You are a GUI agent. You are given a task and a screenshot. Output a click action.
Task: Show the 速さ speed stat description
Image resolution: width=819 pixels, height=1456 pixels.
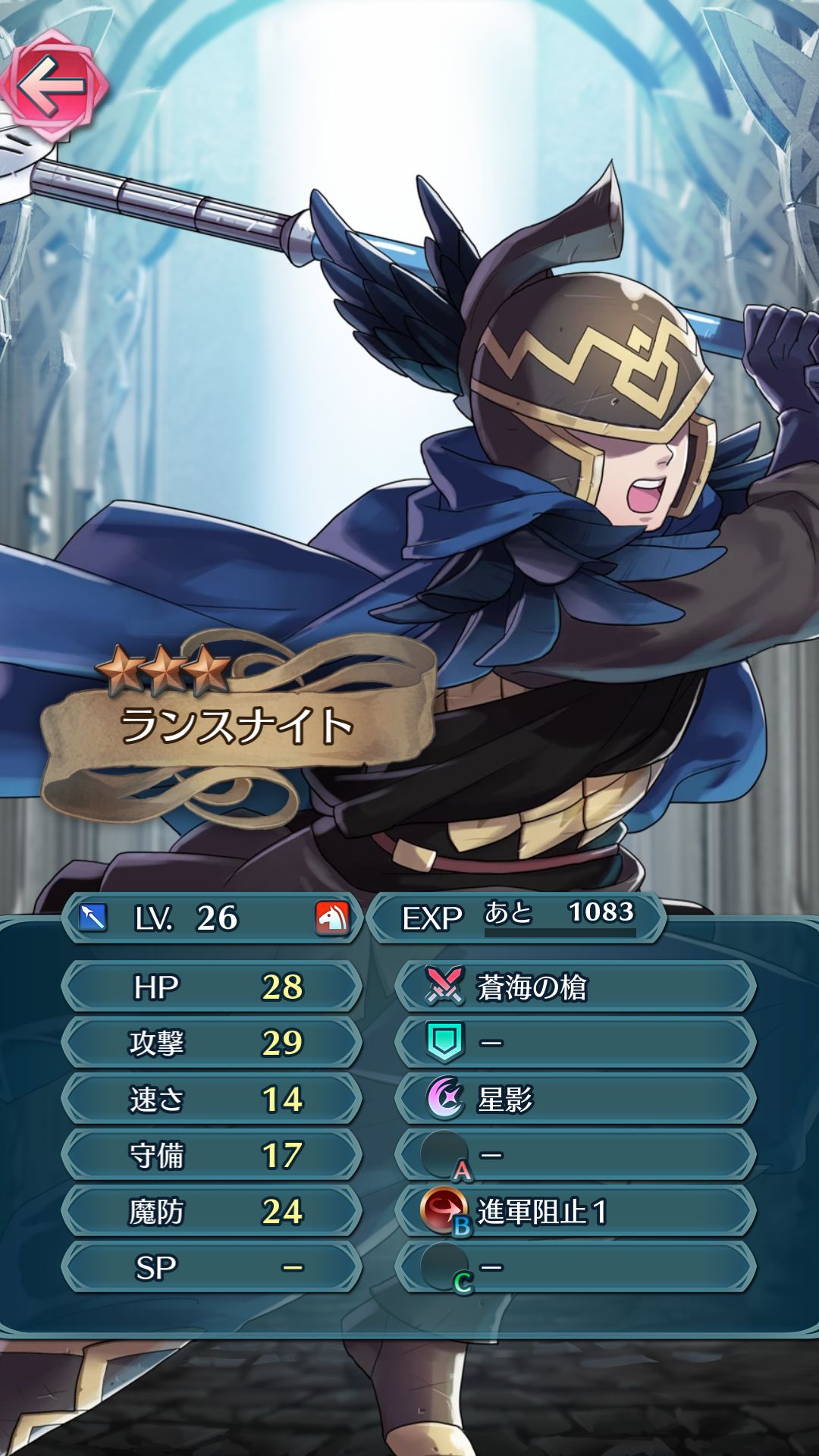(211, 1099)
